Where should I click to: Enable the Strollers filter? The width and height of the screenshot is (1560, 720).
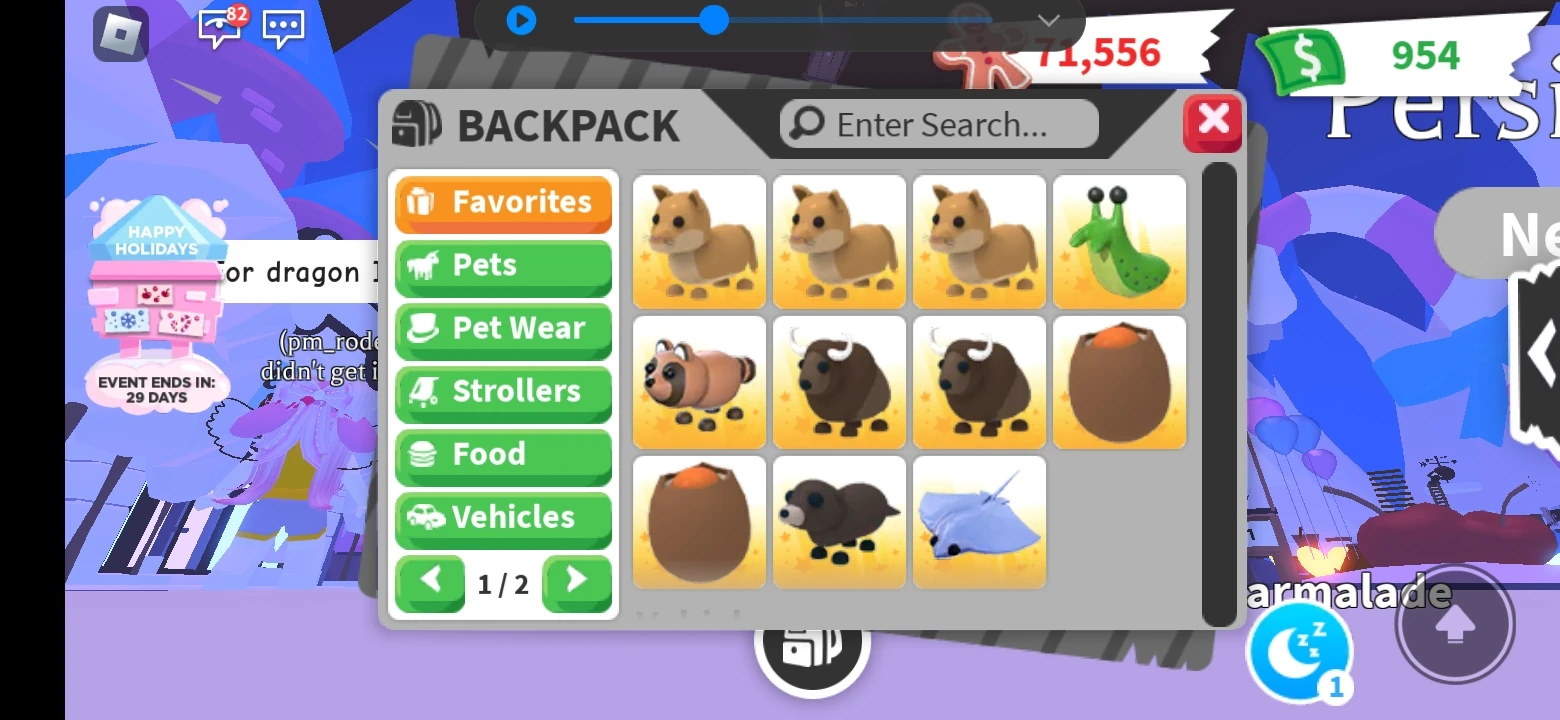503,391
